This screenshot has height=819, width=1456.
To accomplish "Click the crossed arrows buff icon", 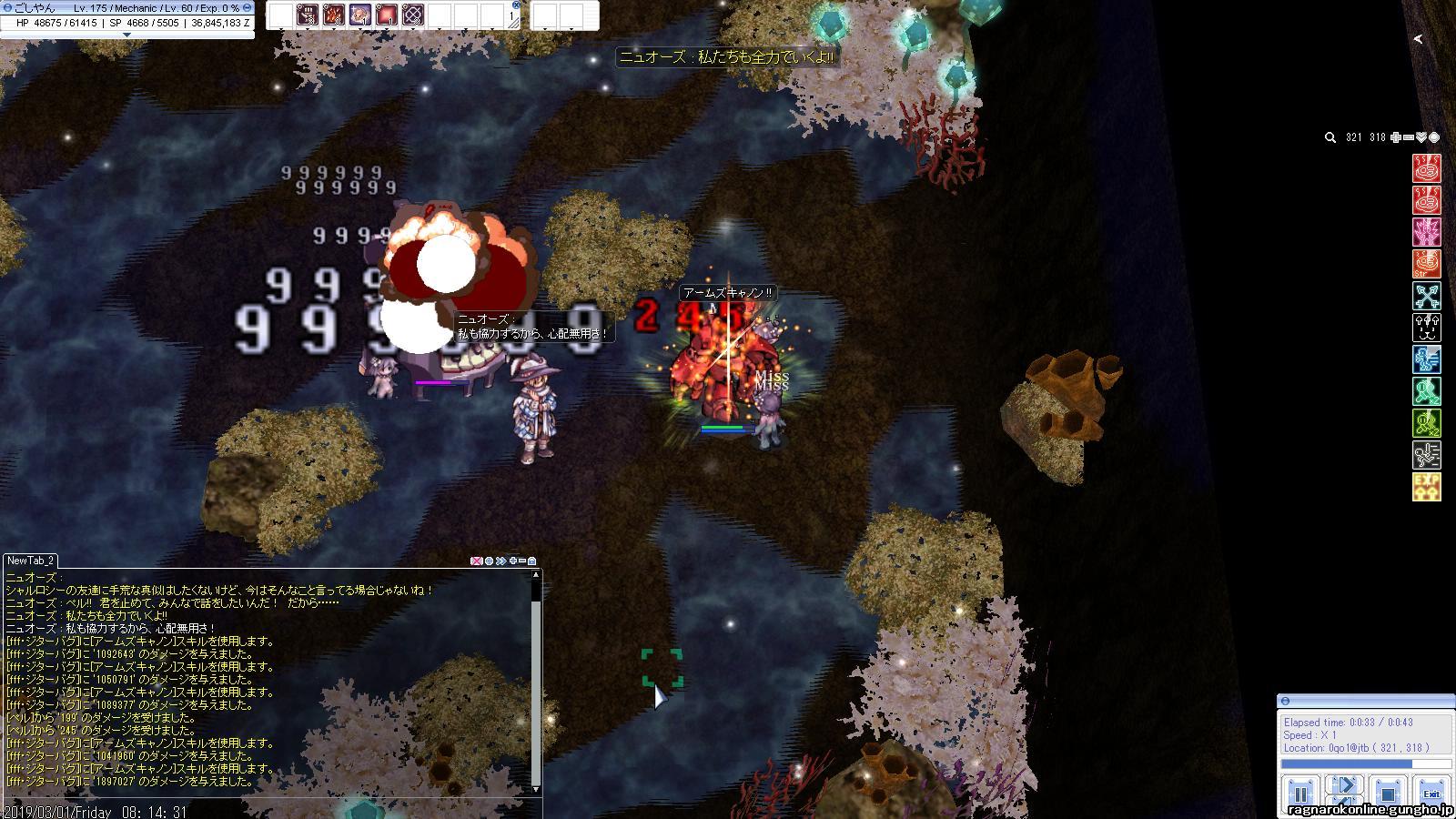I will pos(1426,296).
